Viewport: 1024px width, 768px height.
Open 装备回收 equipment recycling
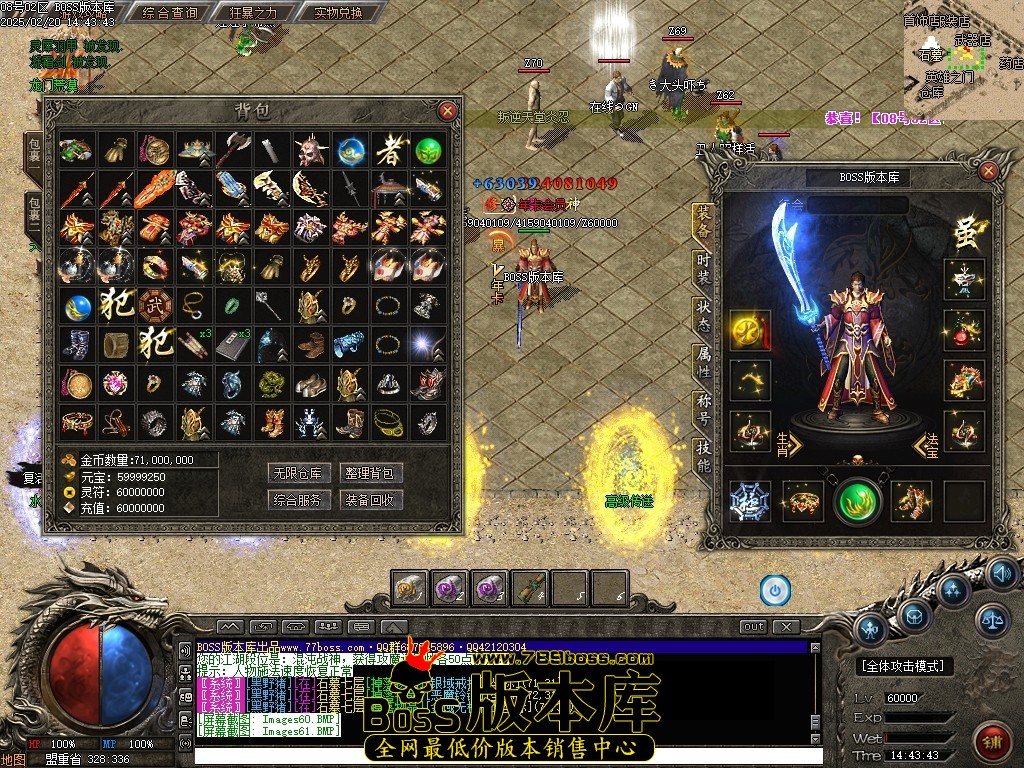coord(372,500)
